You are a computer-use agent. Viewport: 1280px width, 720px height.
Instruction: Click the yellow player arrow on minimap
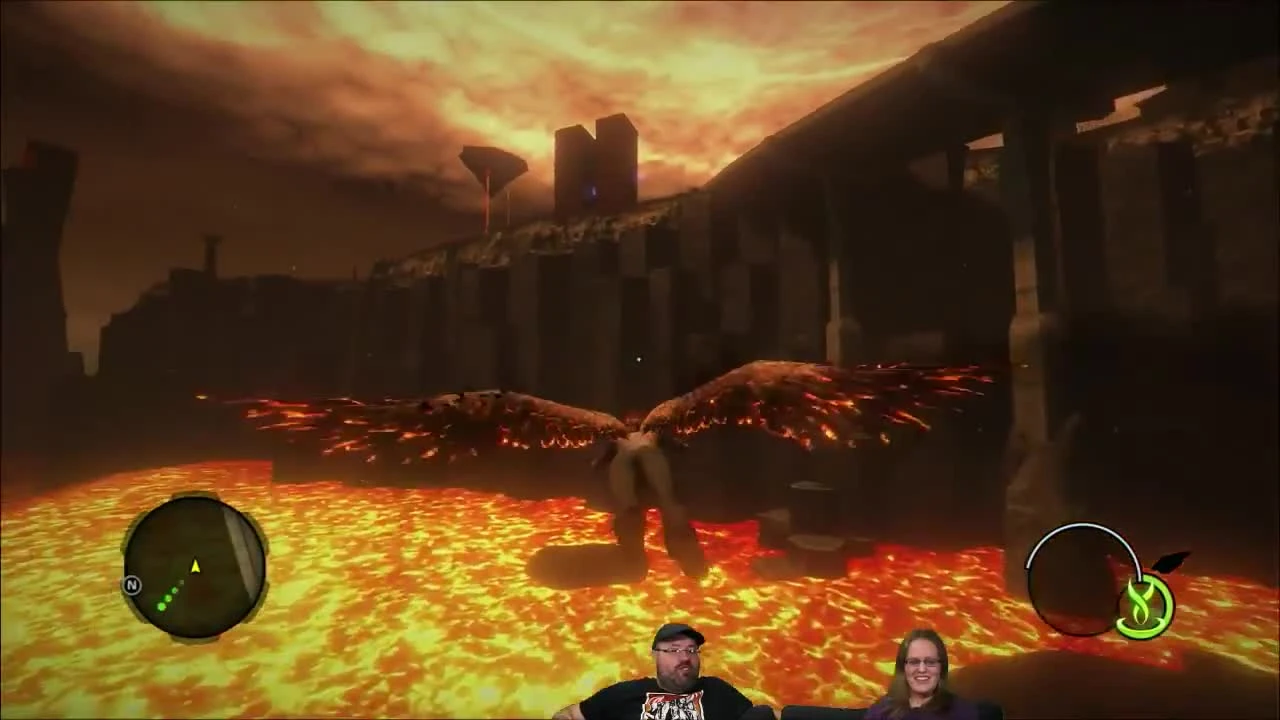click(196, 568)
